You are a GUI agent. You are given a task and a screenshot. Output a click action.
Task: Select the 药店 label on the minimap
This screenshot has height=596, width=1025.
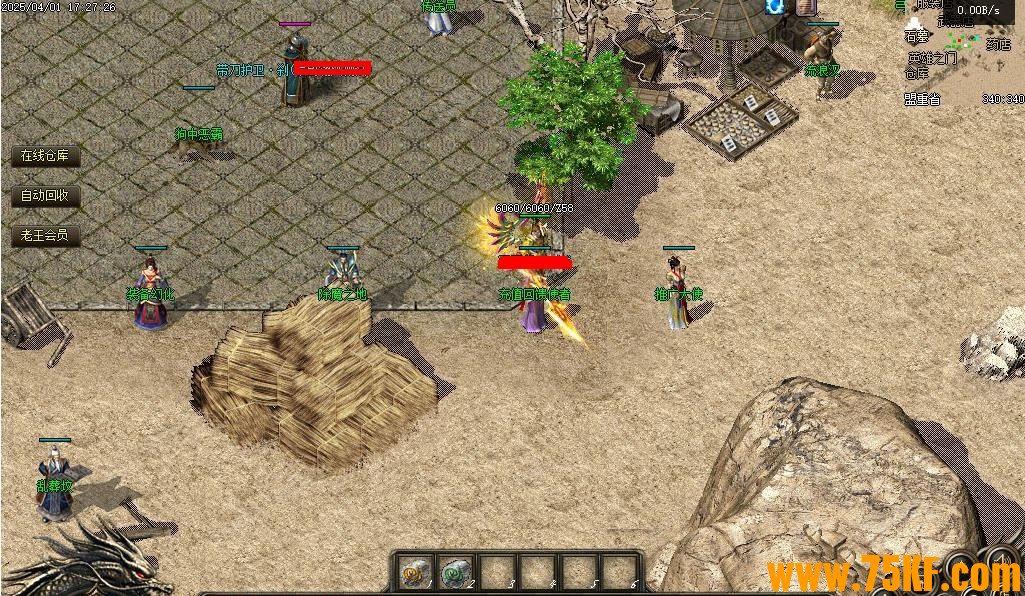(x=997, y=44)
